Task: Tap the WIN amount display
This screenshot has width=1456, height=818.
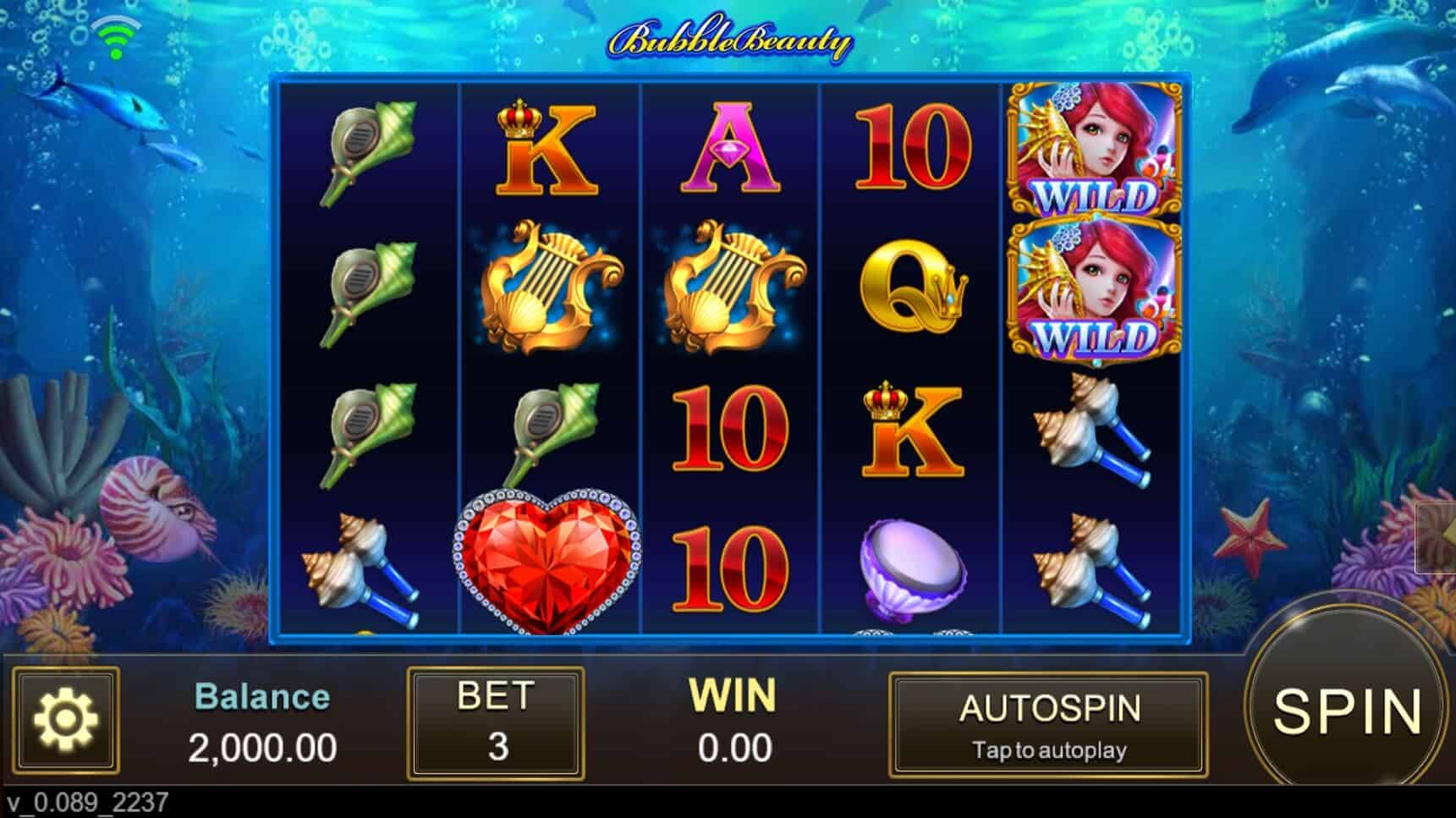Action: click(734, 723)
